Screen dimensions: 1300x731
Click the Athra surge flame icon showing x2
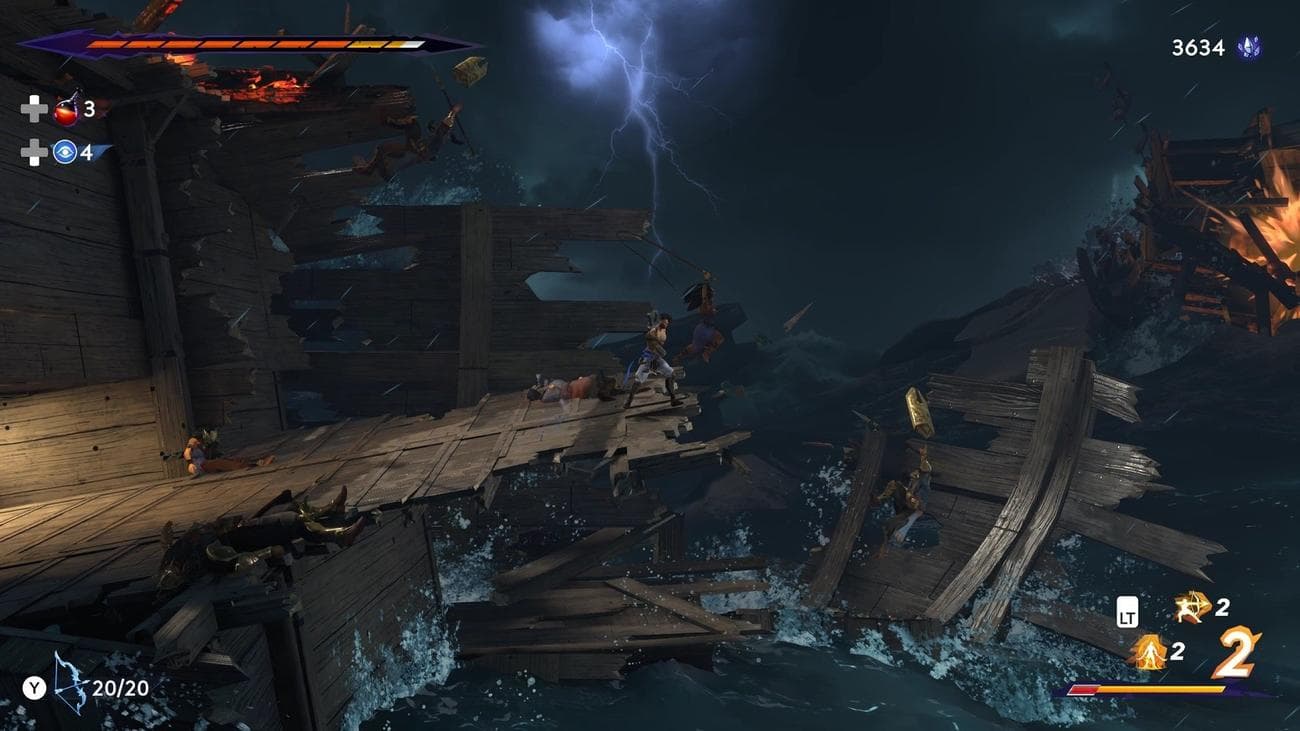1151,652
